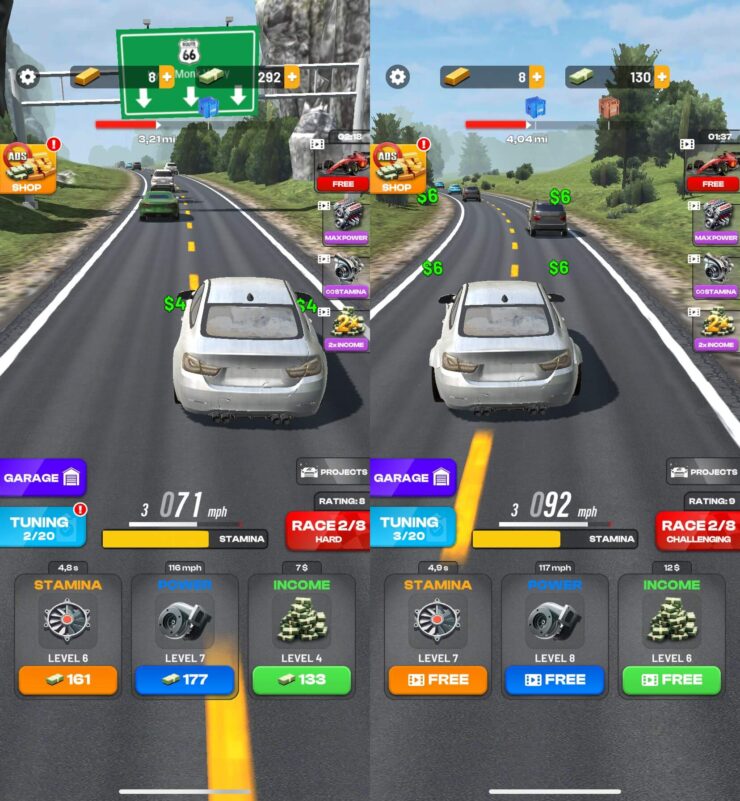The width and height of the screenshot is (740, 801).
Task: Open Tuning showing 2/20 progress
Action: pos(42,527)
